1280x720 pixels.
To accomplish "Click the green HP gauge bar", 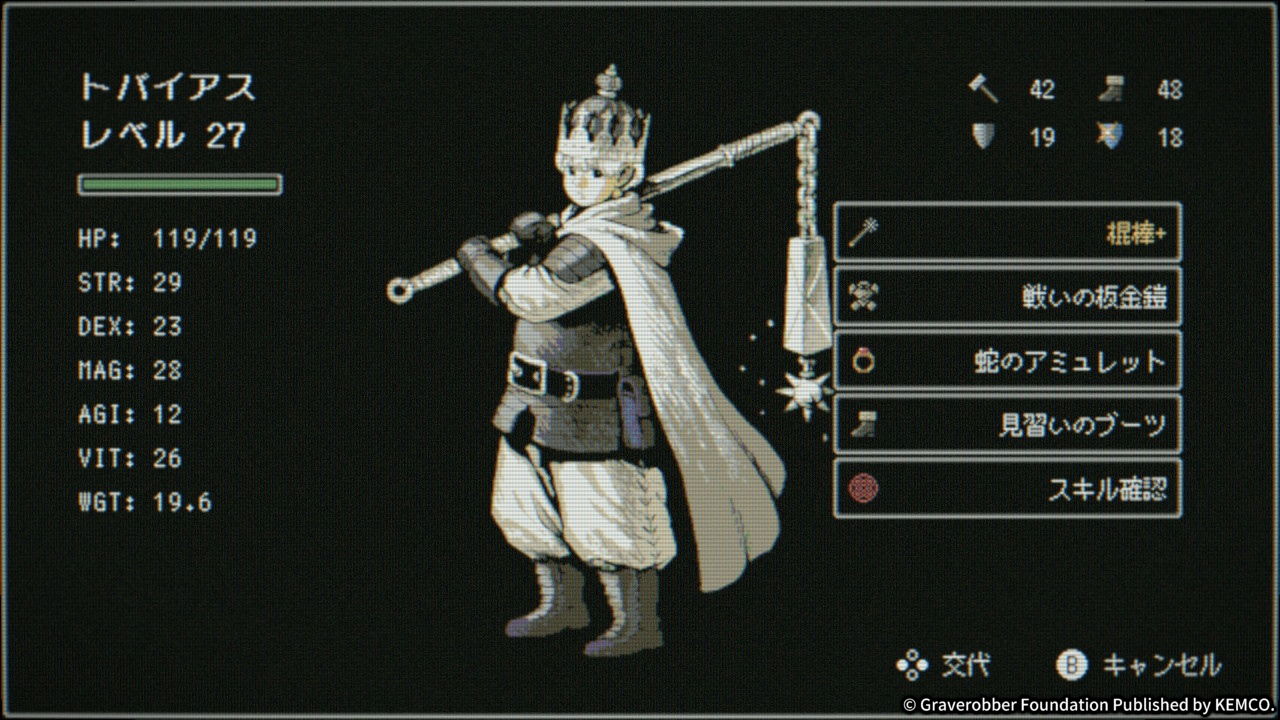I will 178,185.
